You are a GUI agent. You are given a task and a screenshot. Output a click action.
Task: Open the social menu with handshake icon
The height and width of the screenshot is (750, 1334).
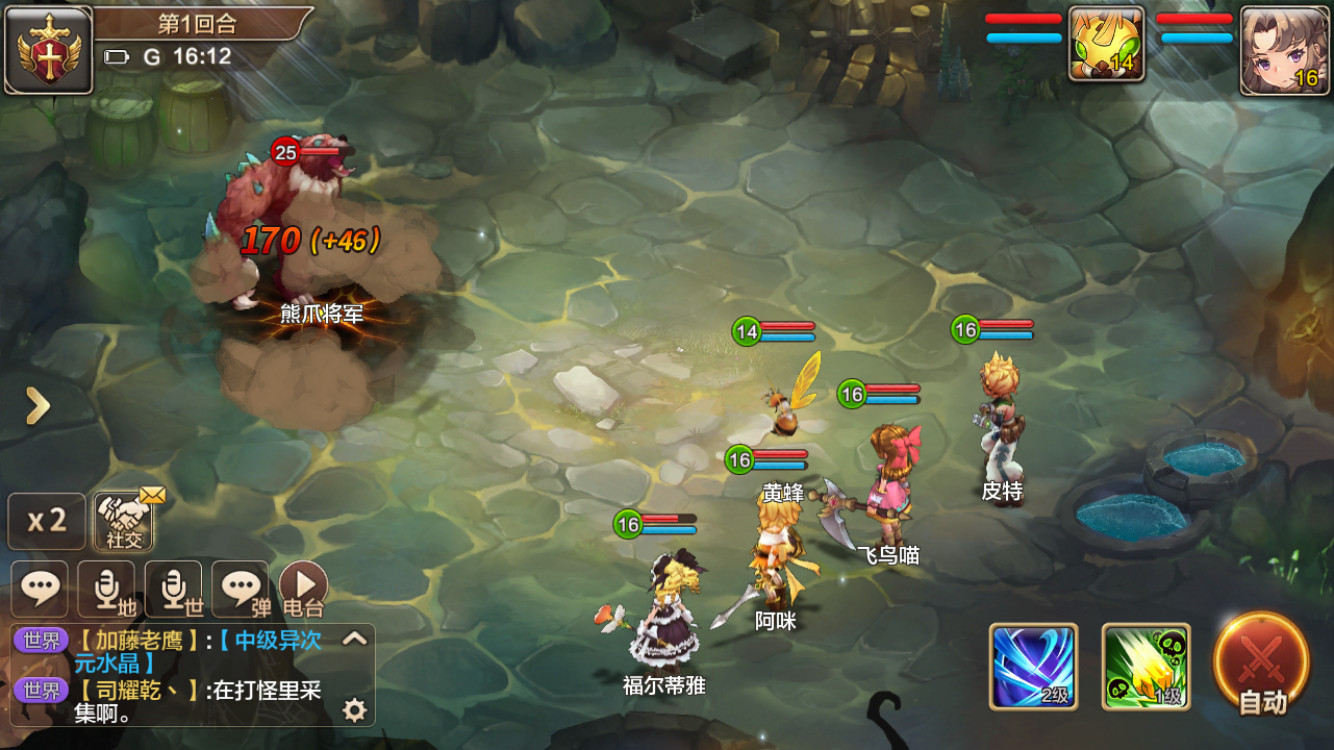(124, 521)
